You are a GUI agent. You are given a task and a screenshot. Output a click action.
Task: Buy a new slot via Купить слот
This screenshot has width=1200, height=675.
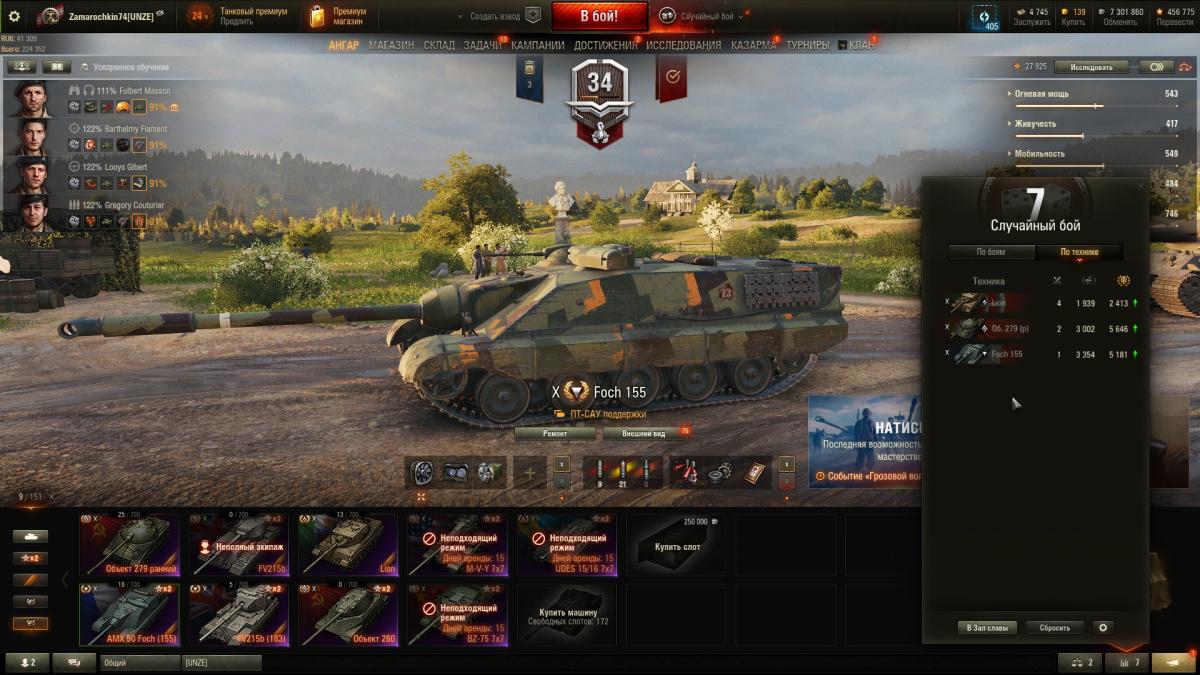click(678, 545)
